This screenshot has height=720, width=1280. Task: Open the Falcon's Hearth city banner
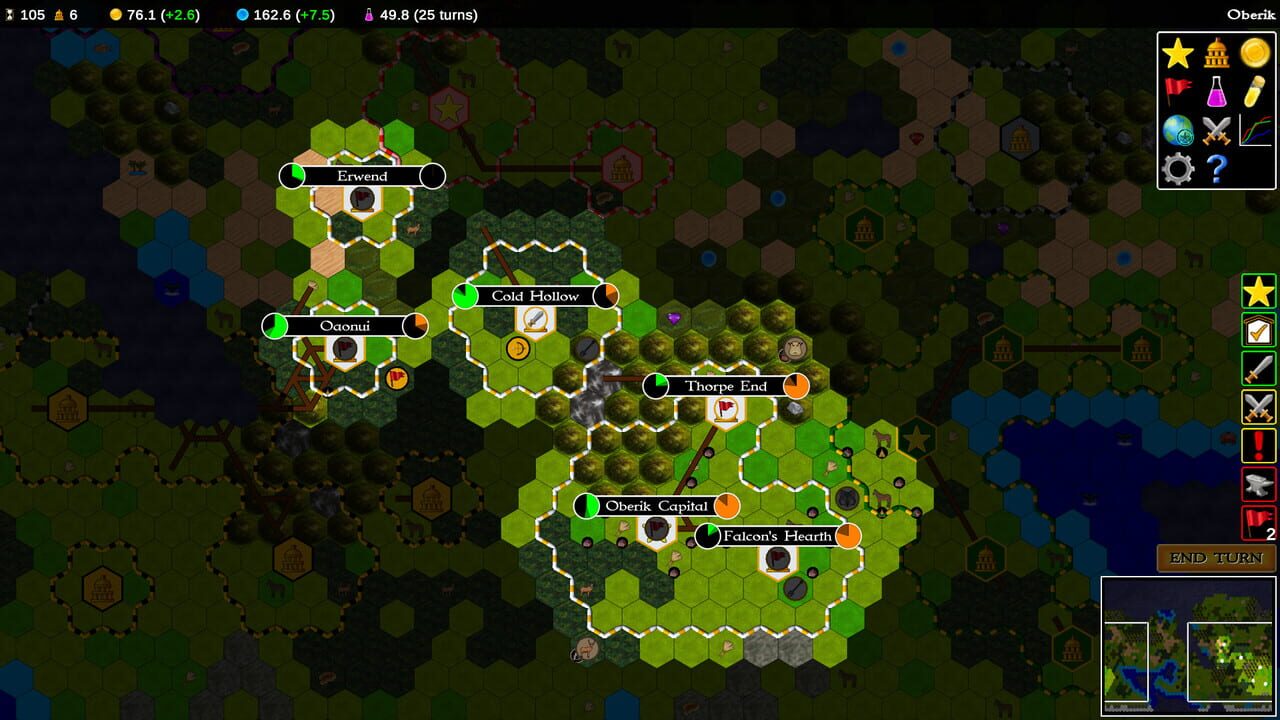click(x=778, y=536)
